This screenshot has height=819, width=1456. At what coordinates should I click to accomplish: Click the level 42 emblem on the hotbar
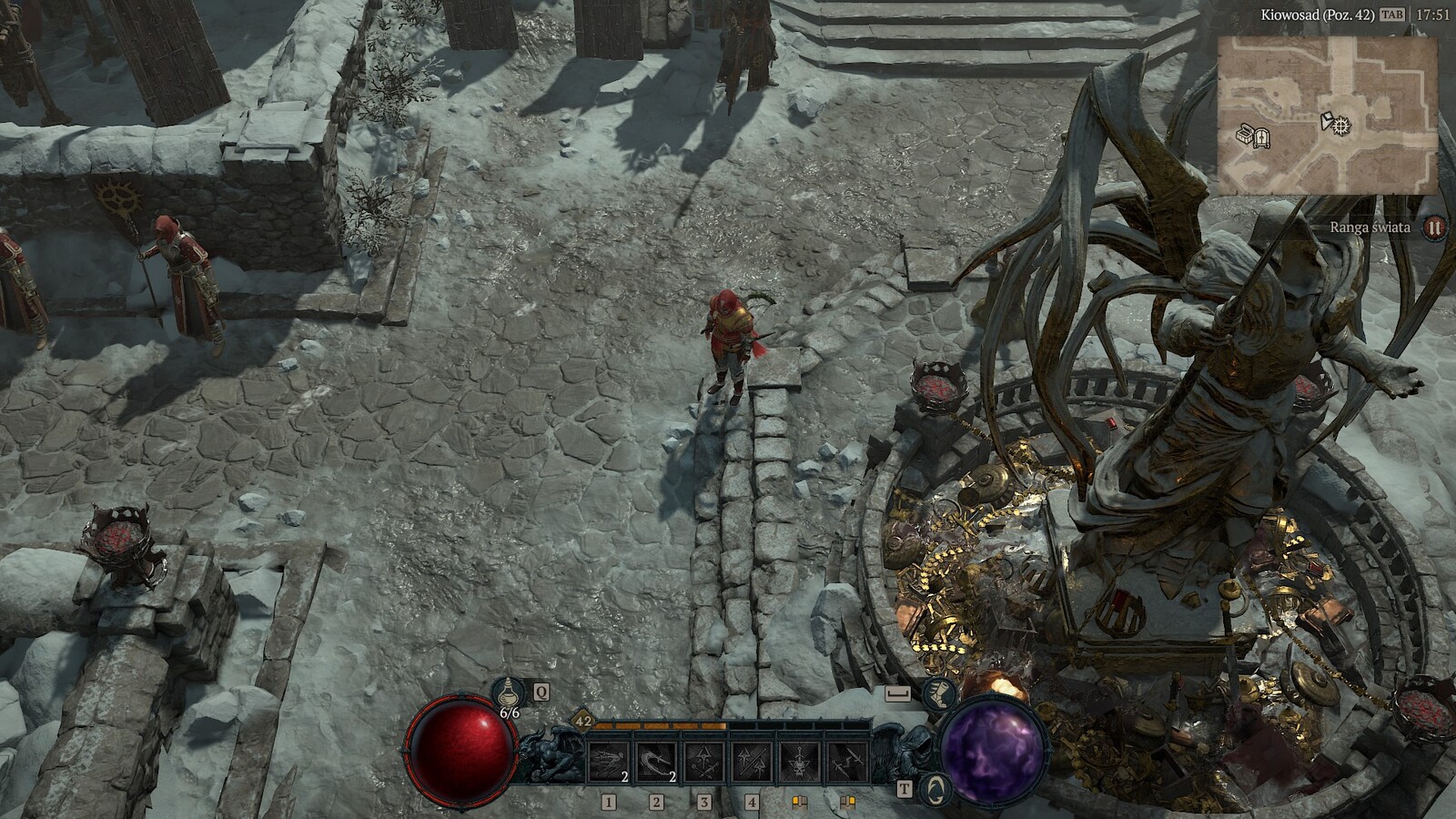click(583, 721)
